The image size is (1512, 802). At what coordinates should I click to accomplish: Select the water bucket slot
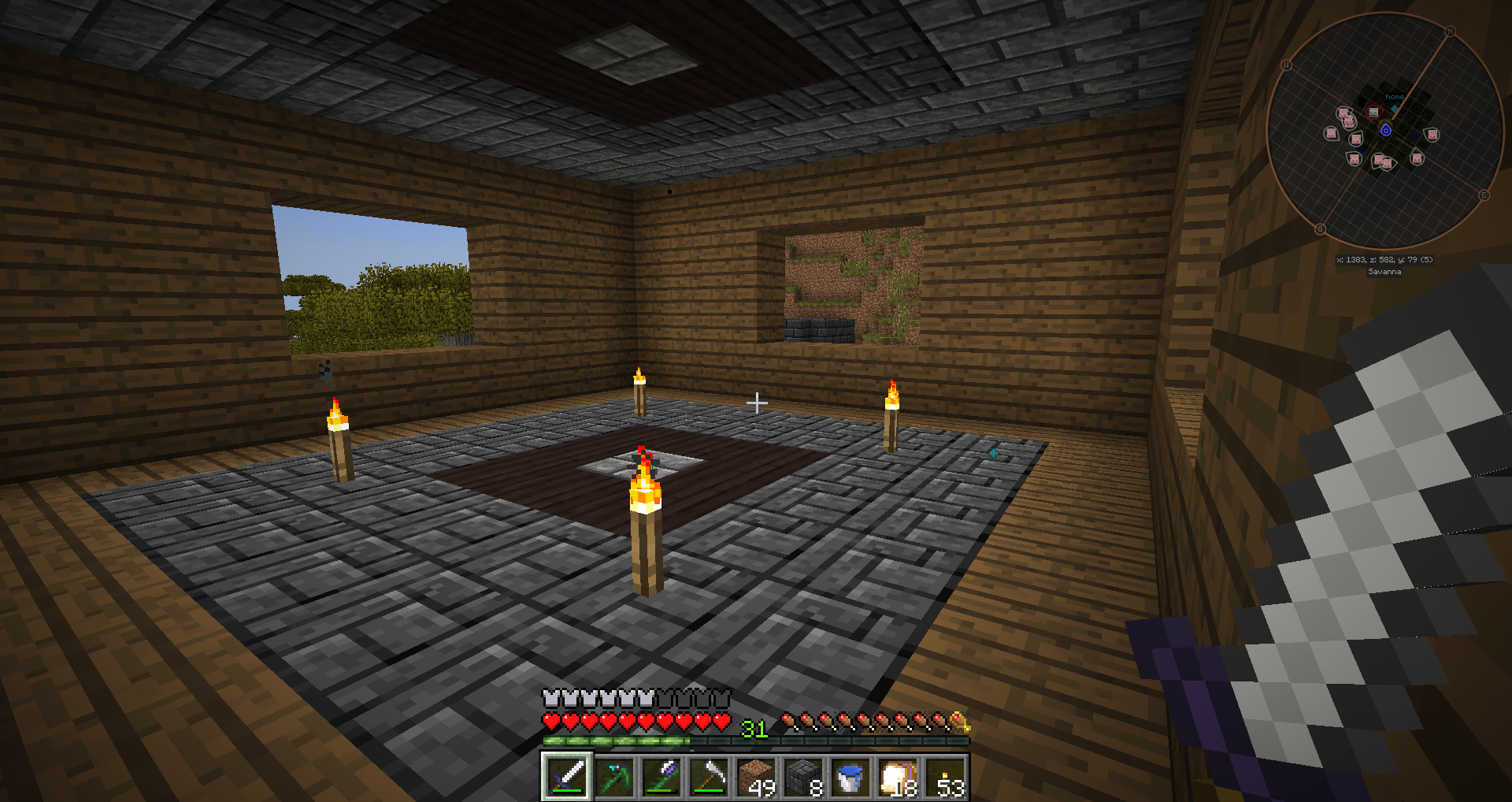[x=850, y=777]
